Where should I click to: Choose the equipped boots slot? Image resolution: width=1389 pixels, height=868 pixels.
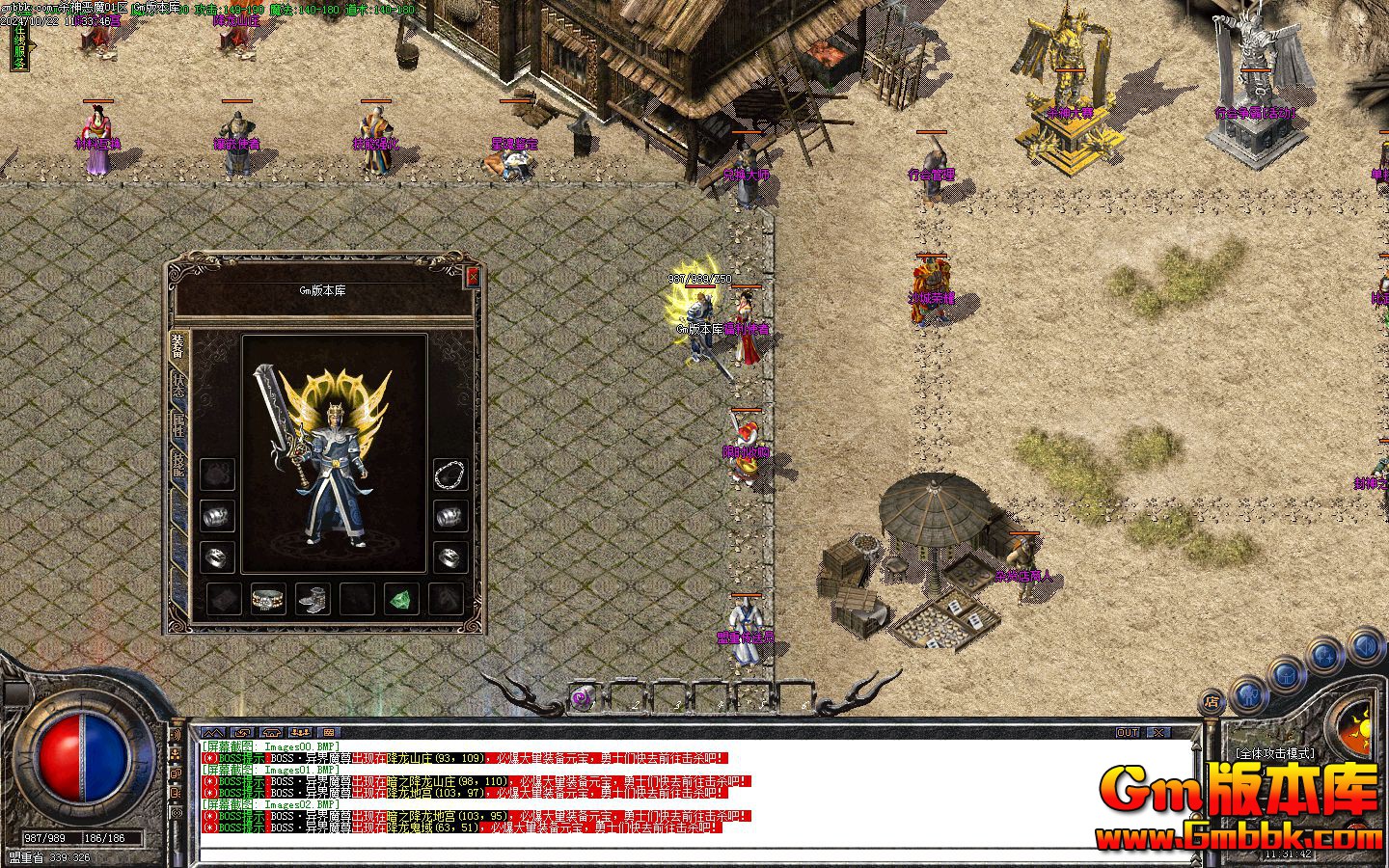pos(313,599)
